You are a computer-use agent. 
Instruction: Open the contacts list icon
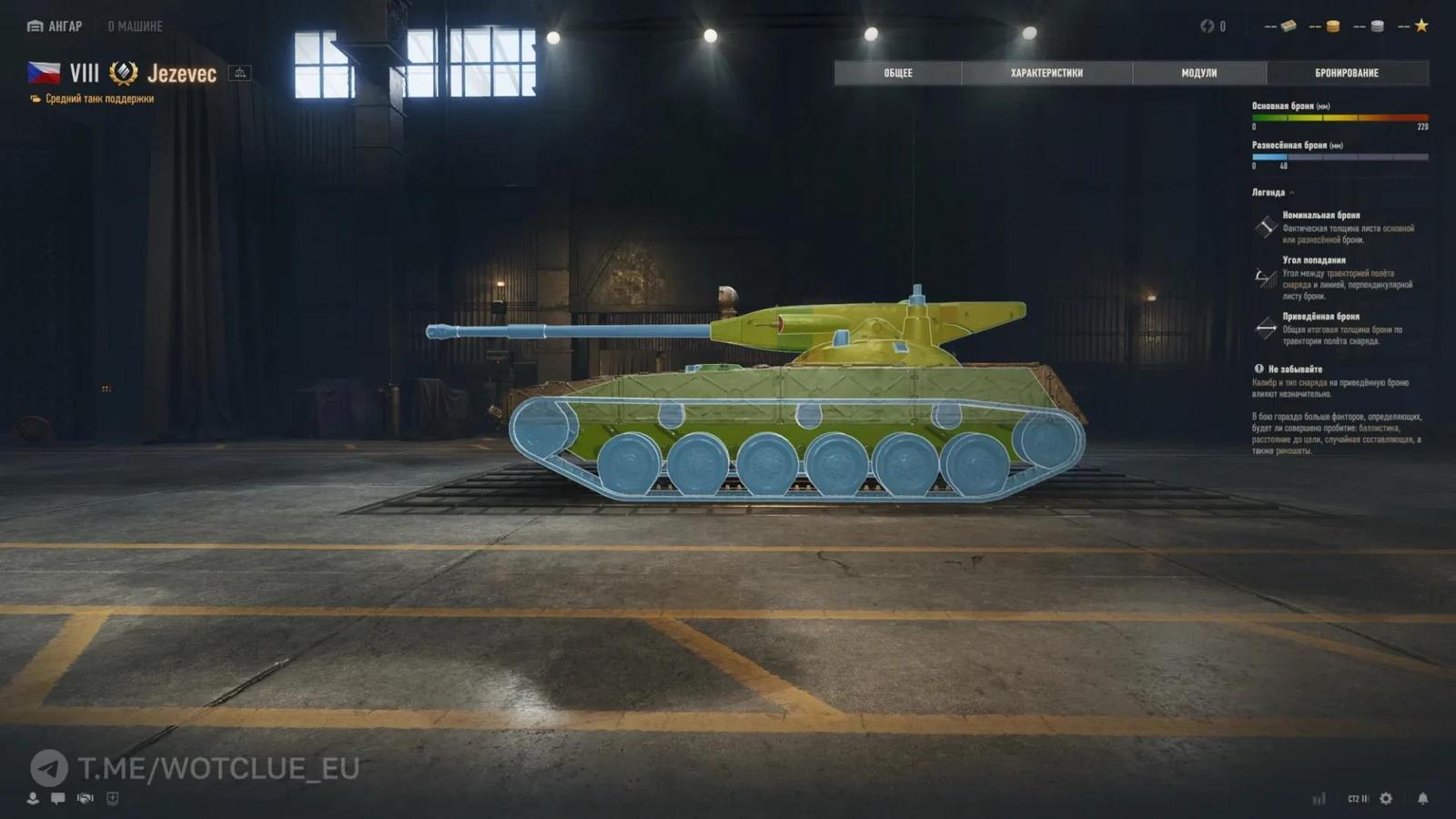pos(33,799)
